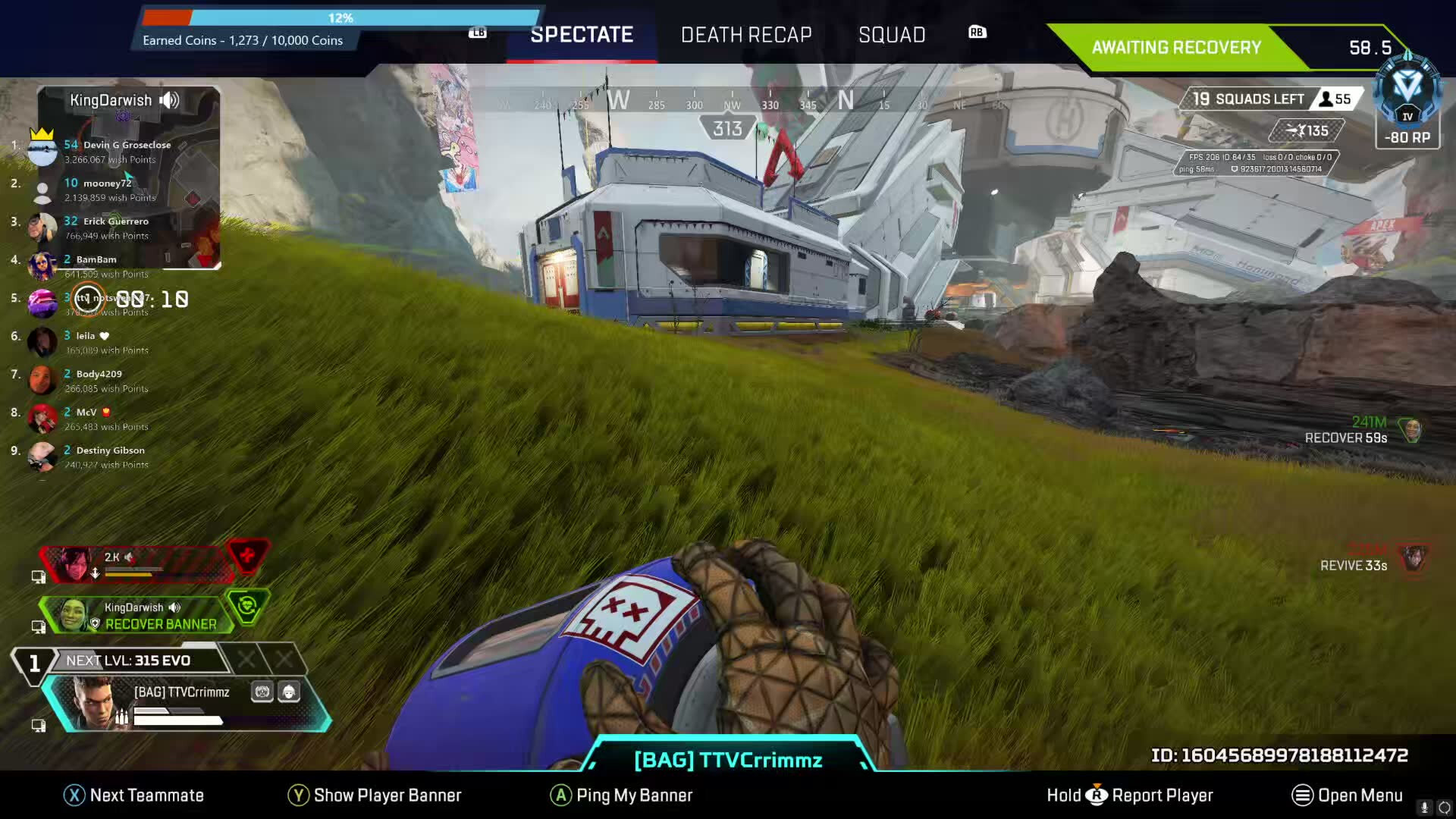The height and width of the screenshot is (819, 1456).
Task: Ping My Banner
Action: point(622,795)
